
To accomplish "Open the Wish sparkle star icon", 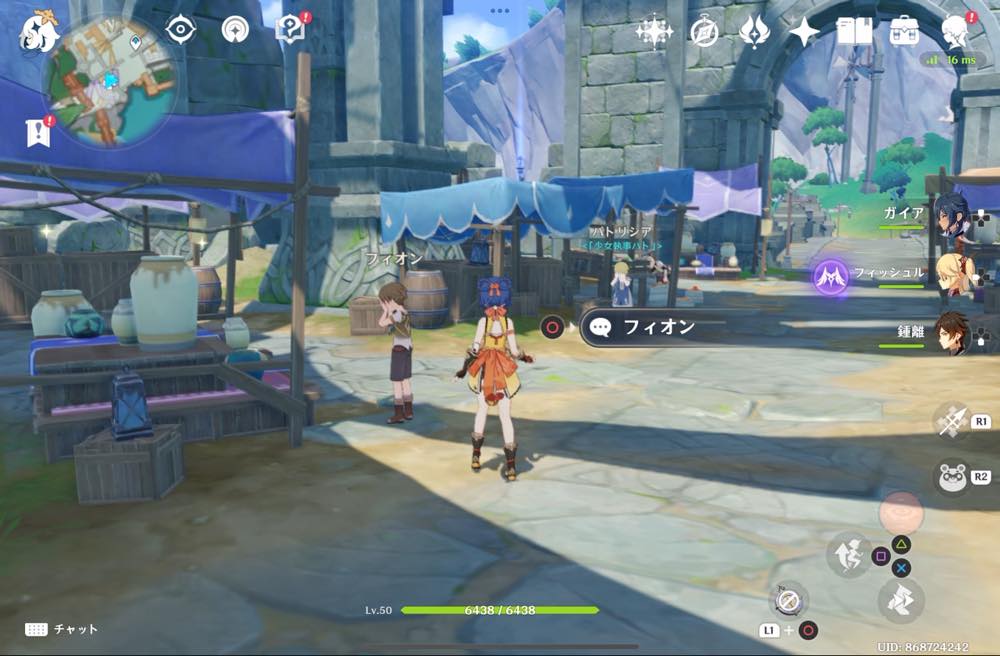I will pos(654,32).
